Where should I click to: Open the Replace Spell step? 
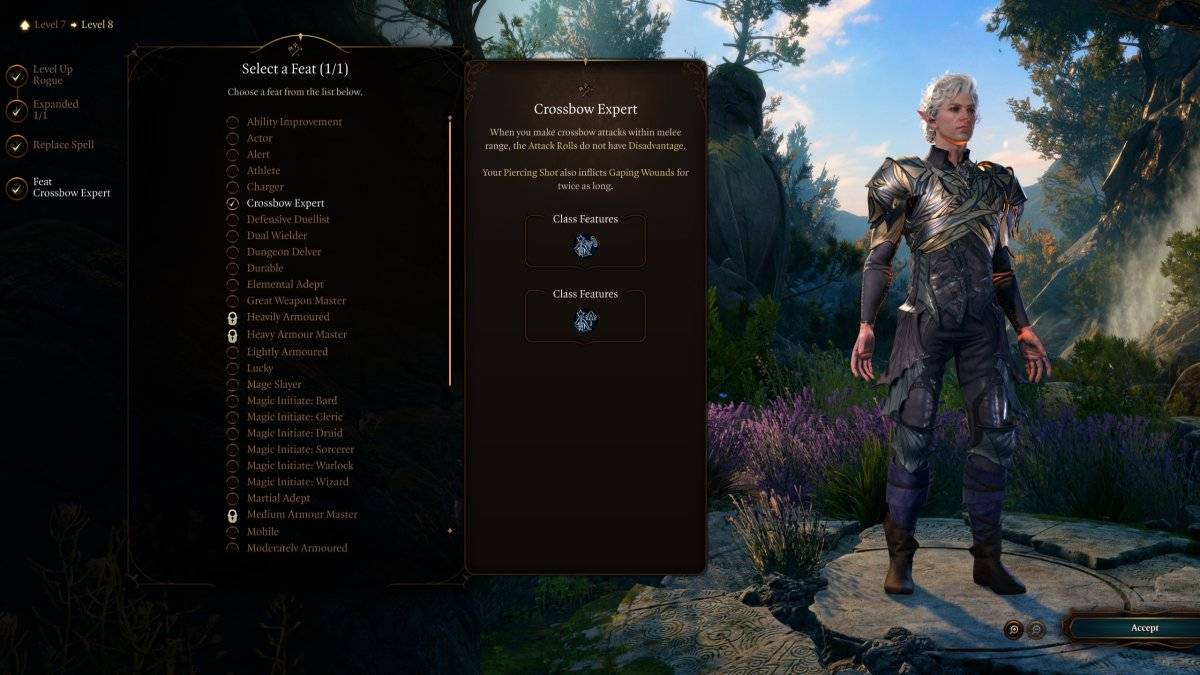(63, 145)
